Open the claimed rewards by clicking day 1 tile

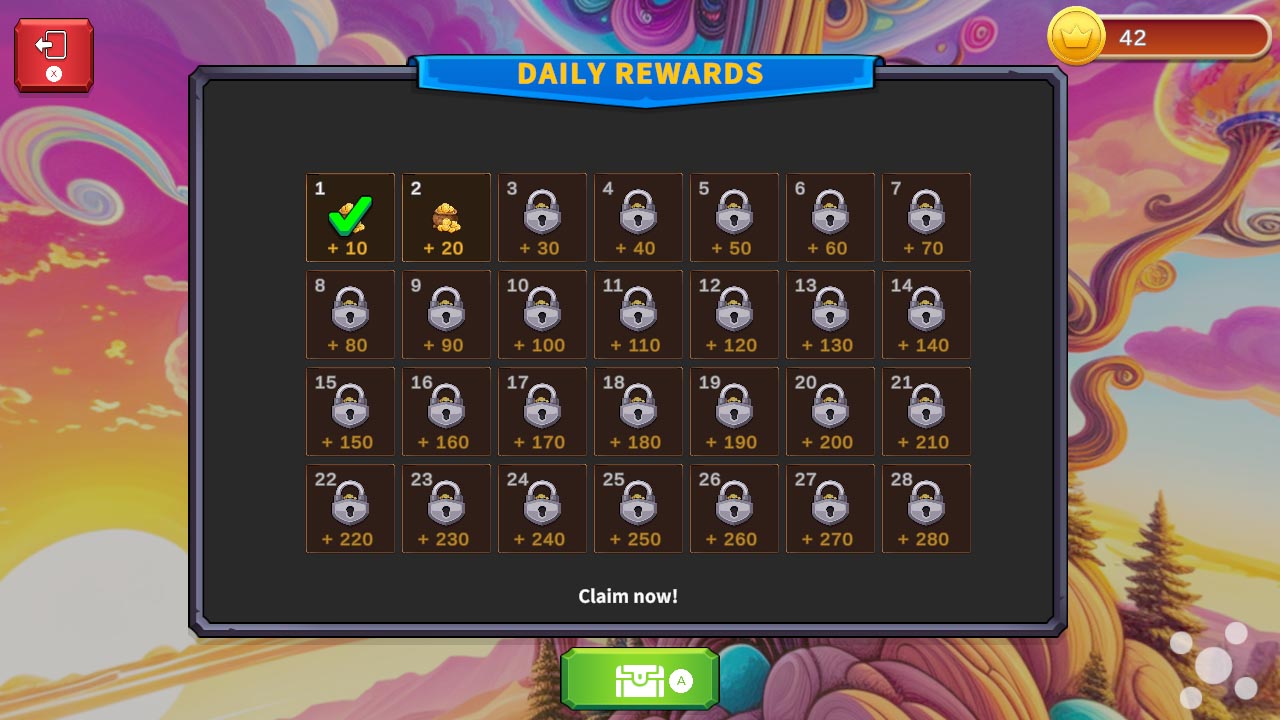click(x=350, y=217)
